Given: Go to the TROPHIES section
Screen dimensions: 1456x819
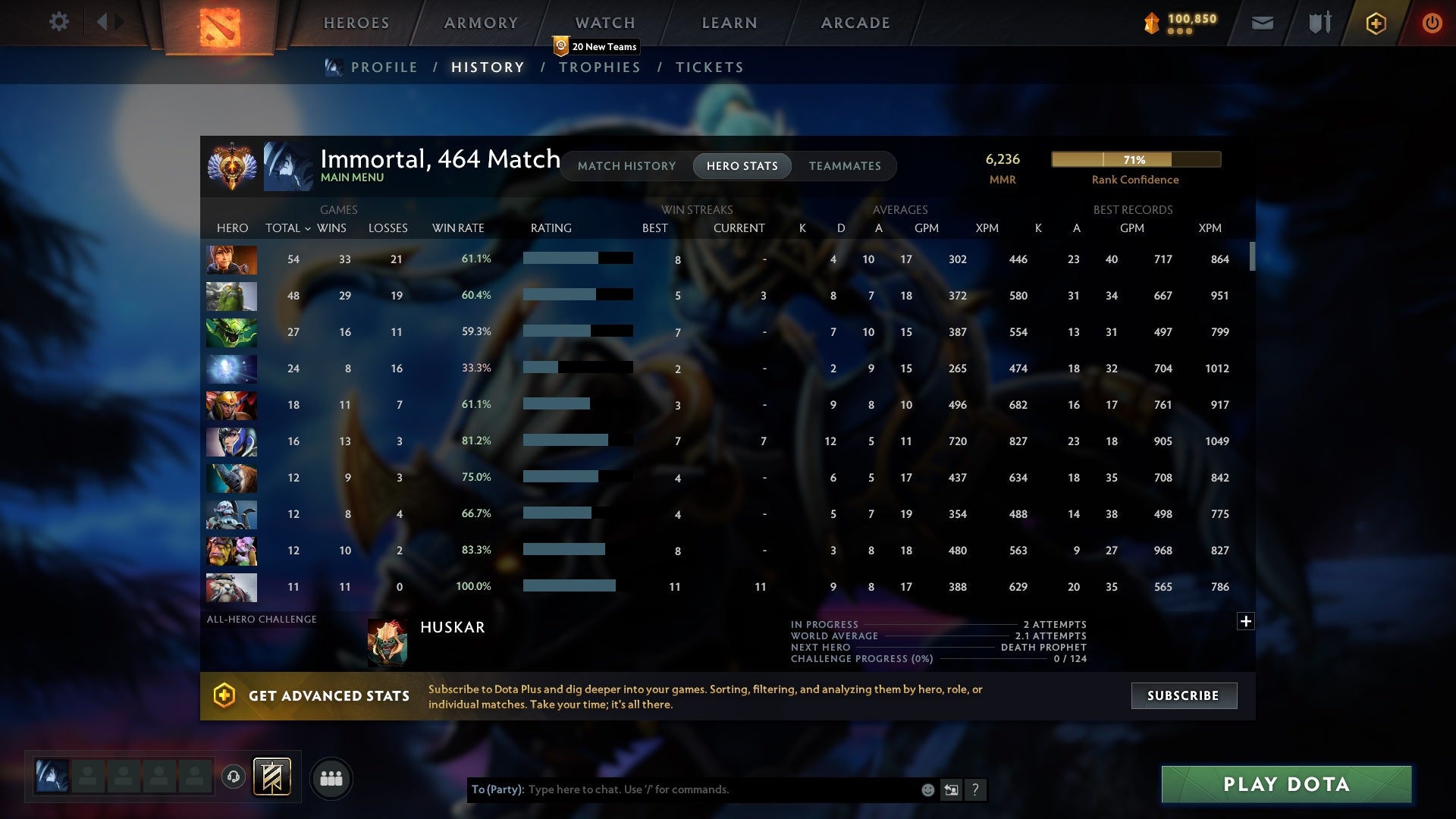Looking at the screenshot, I should click(599, 67).
